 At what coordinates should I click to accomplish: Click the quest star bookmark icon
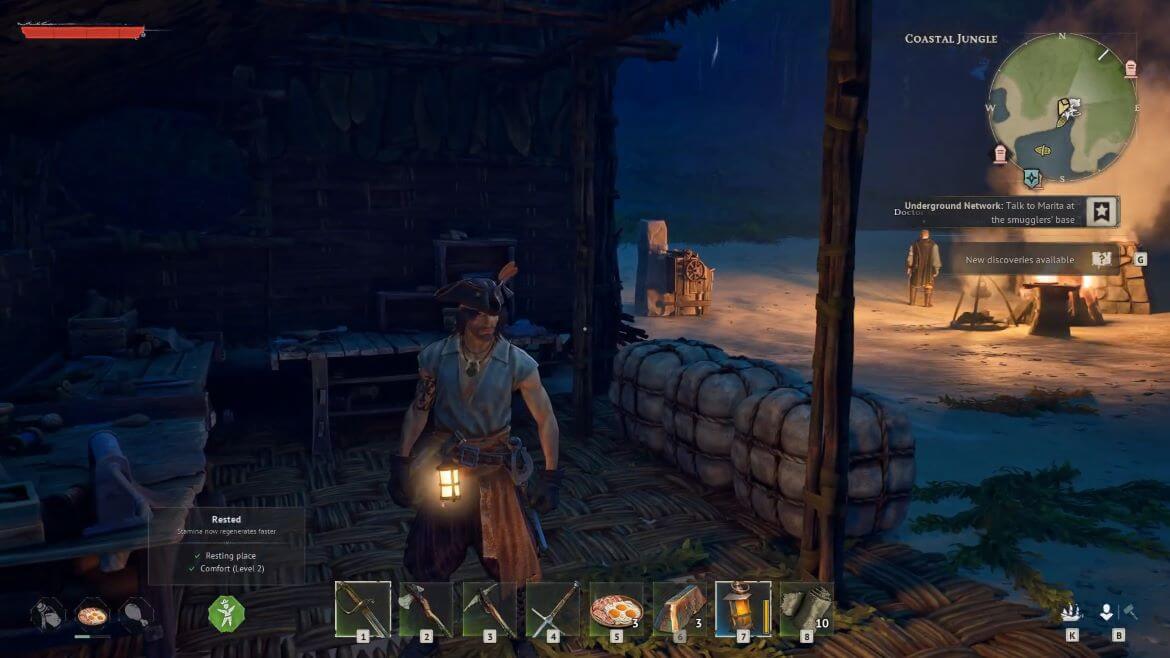[1101, 211]
